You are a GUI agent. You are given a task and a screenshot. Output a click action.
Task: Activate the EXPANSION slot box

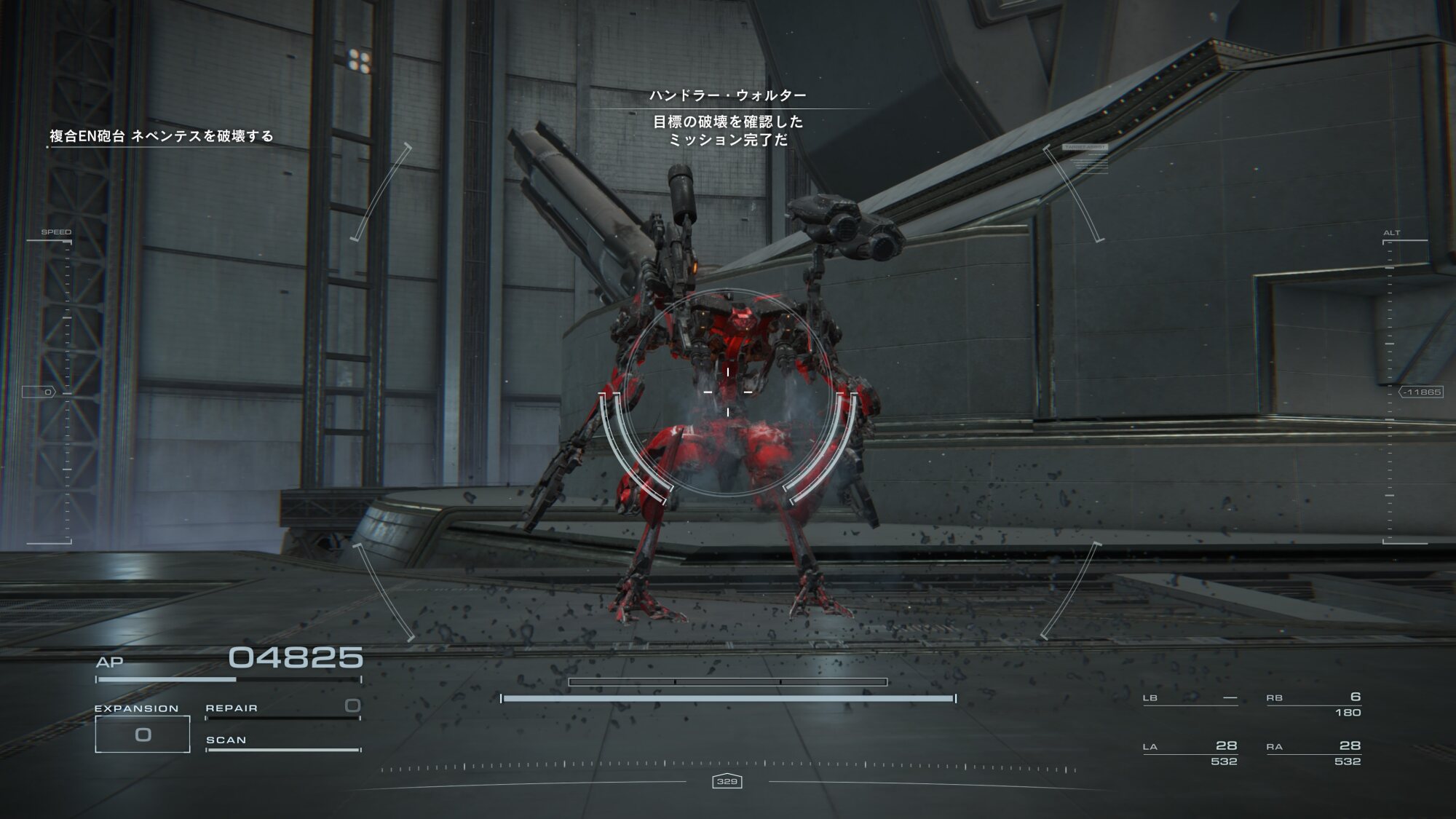click(x=143, y=734)
